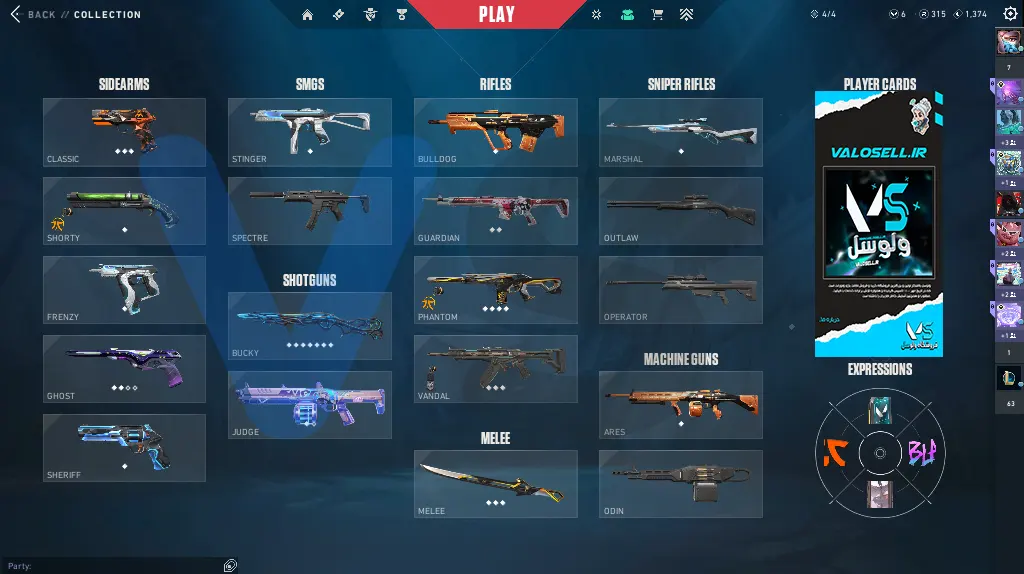Select the Classic sidearm slot

124,132
